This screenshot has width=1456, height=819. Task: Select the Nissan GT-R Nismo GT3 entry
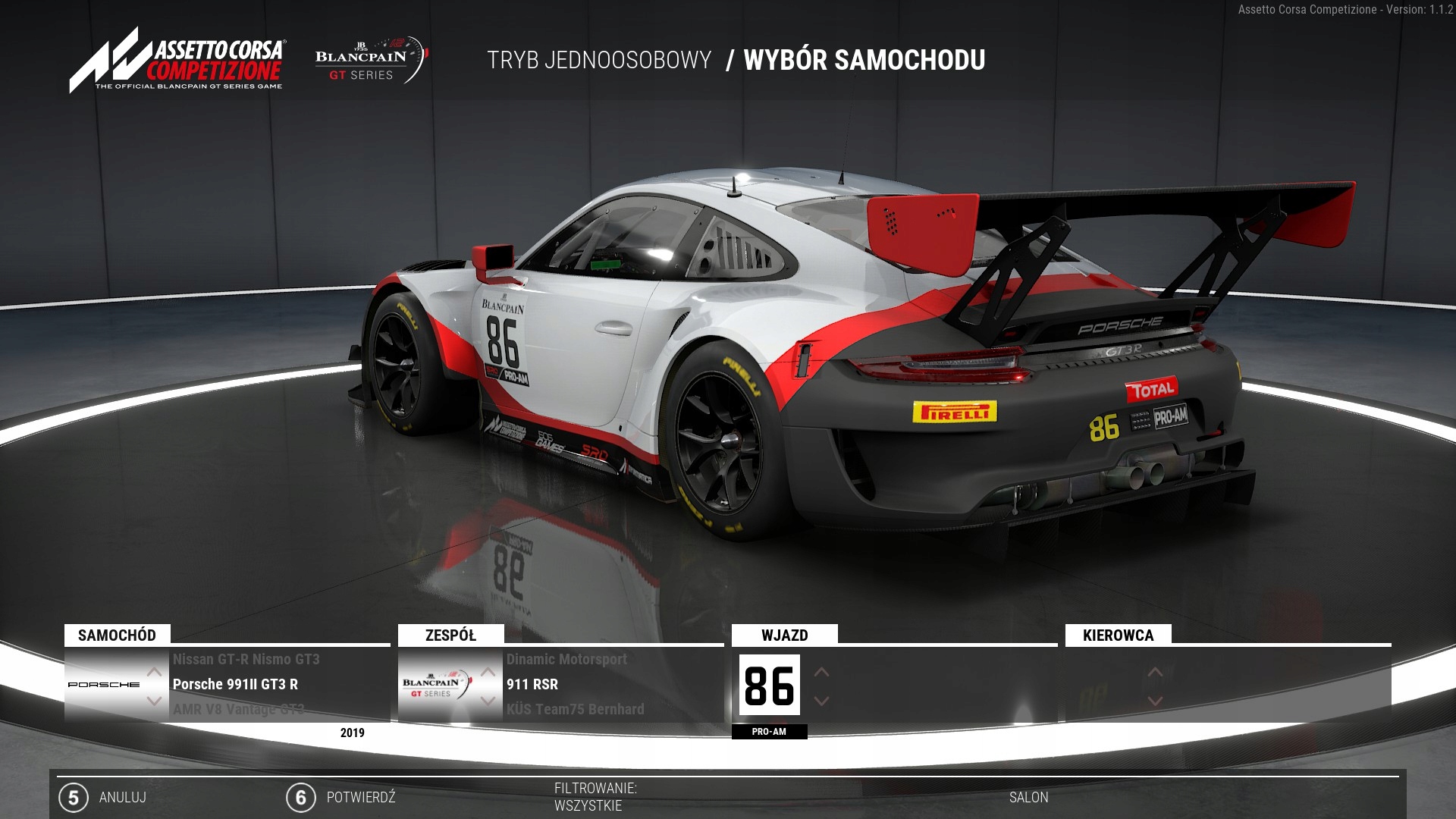coord(246,660)
